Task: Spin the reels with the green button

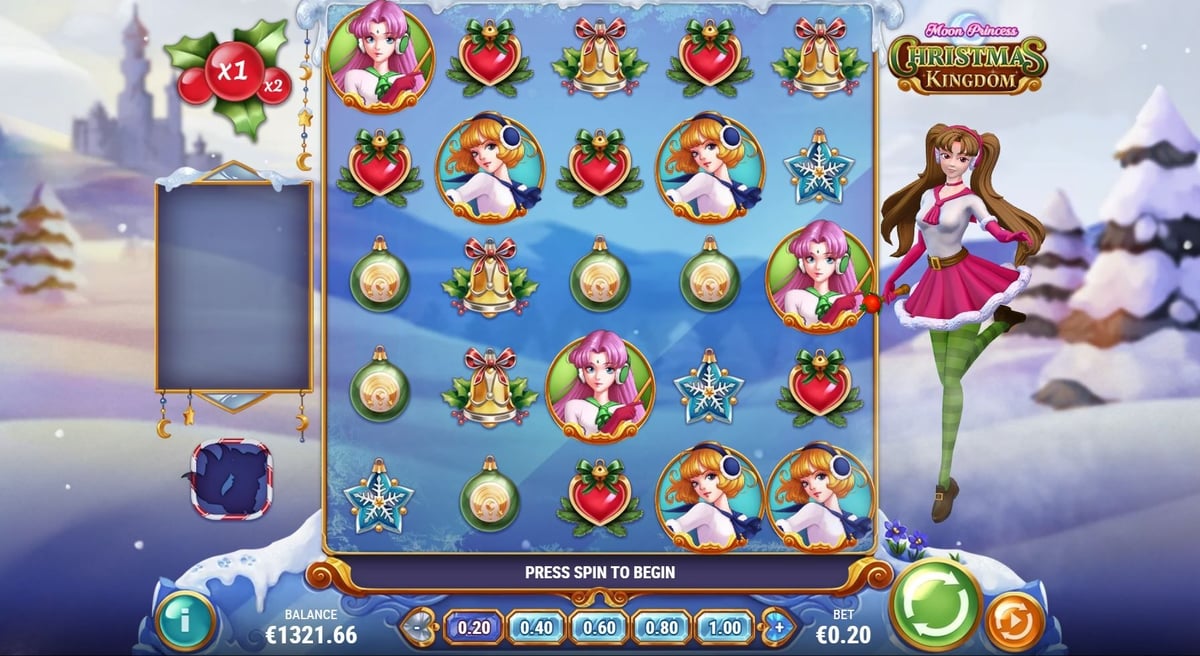Action: click(x=935, y=604)
